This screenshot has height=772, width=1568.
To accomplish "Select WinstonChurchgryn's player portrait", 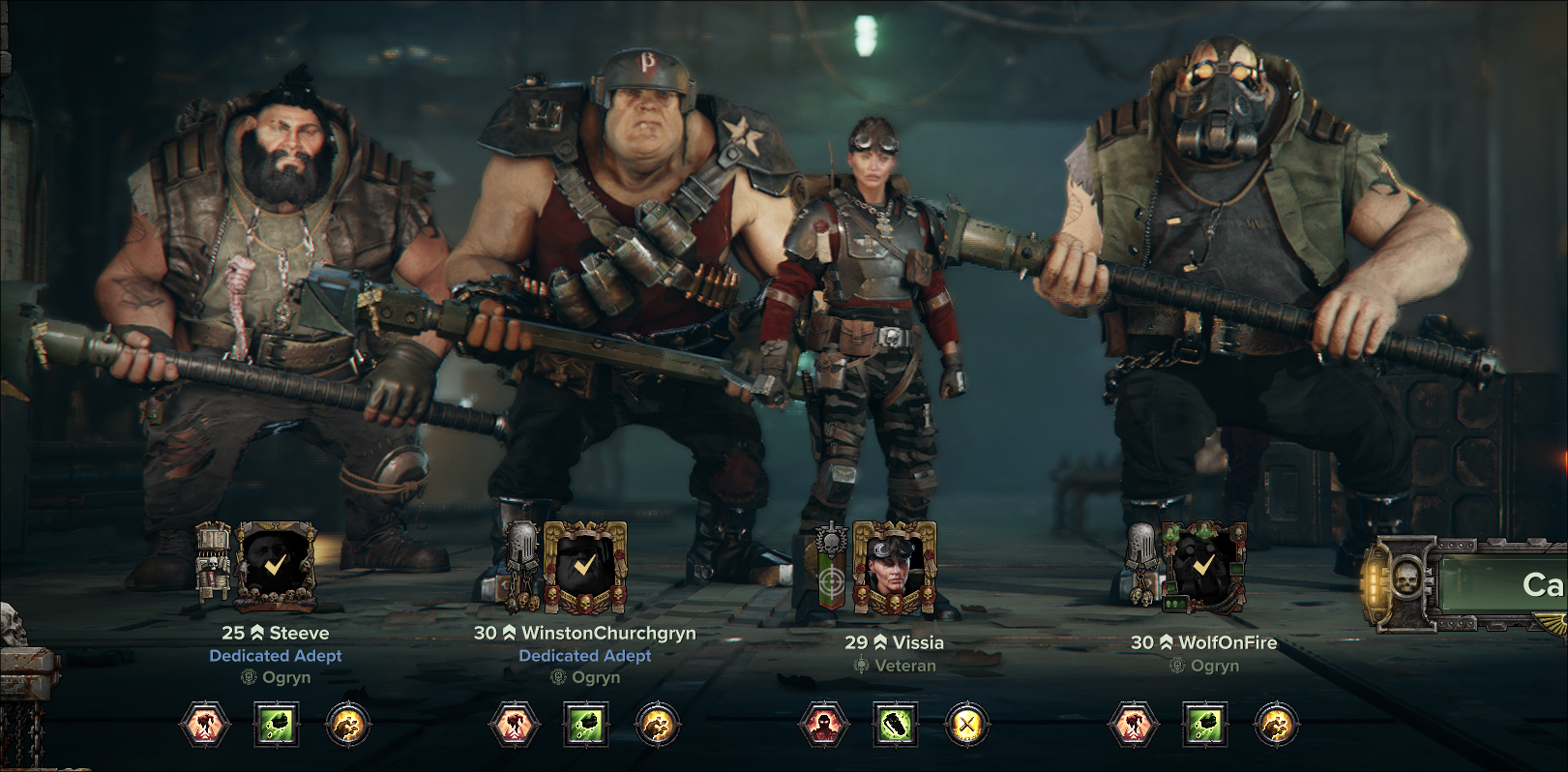I will [x=584, y=567].
